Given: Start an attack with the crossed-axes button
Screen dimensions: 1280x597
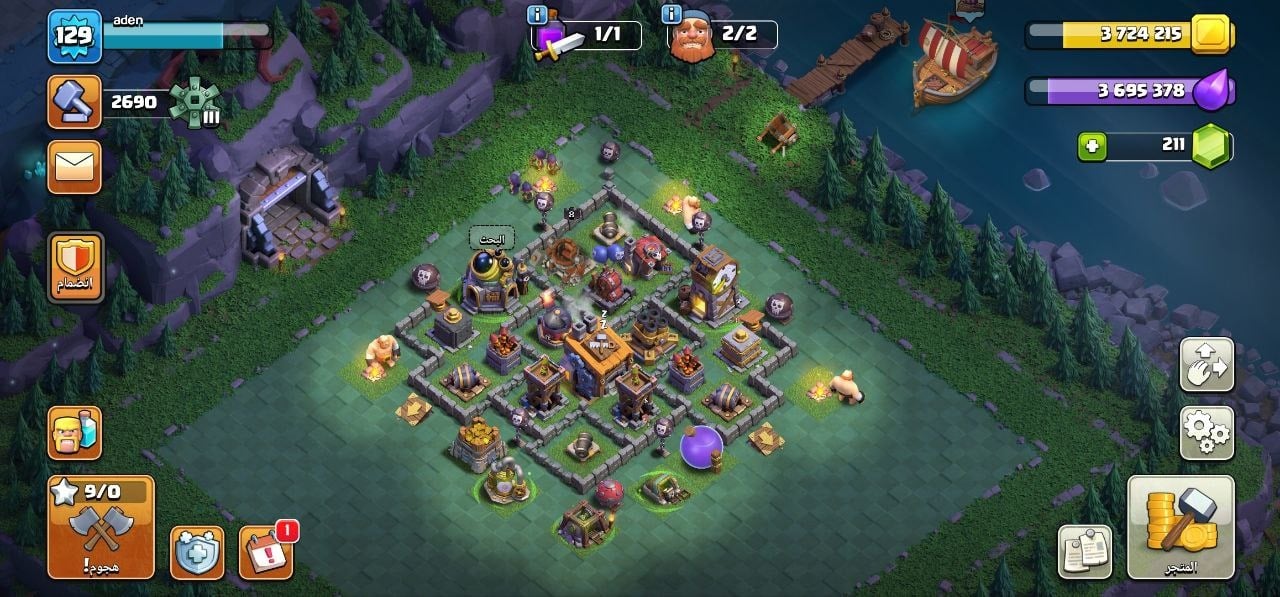Looking at the screenshot, I should pos(101,526).
